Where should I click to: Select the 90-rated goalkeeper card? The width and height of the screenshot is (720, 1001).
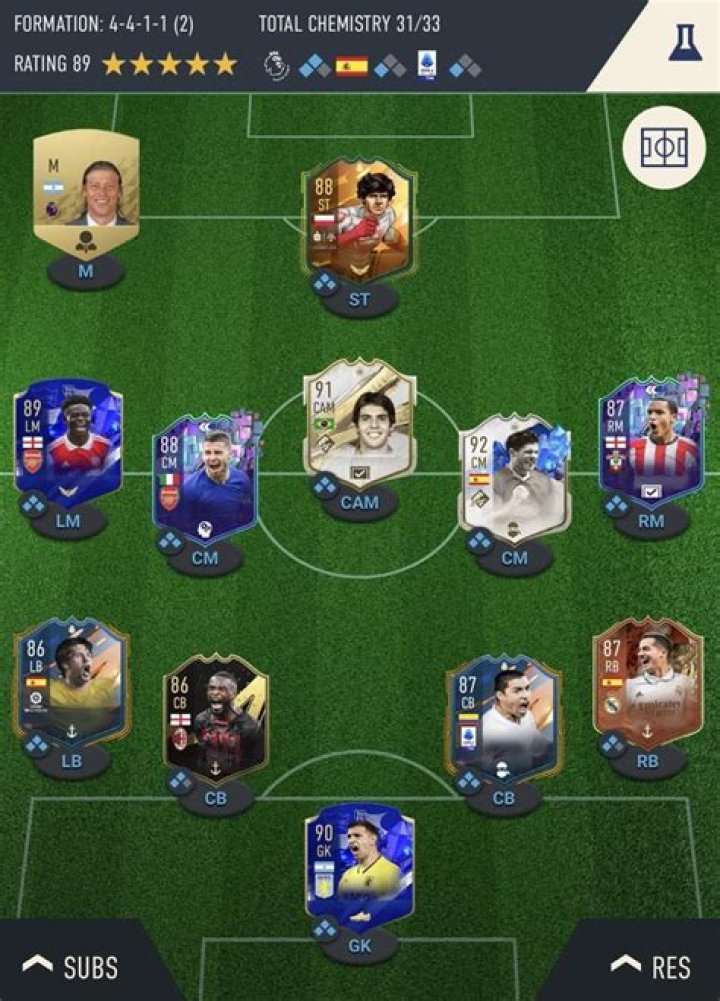(x=360, y=865)
